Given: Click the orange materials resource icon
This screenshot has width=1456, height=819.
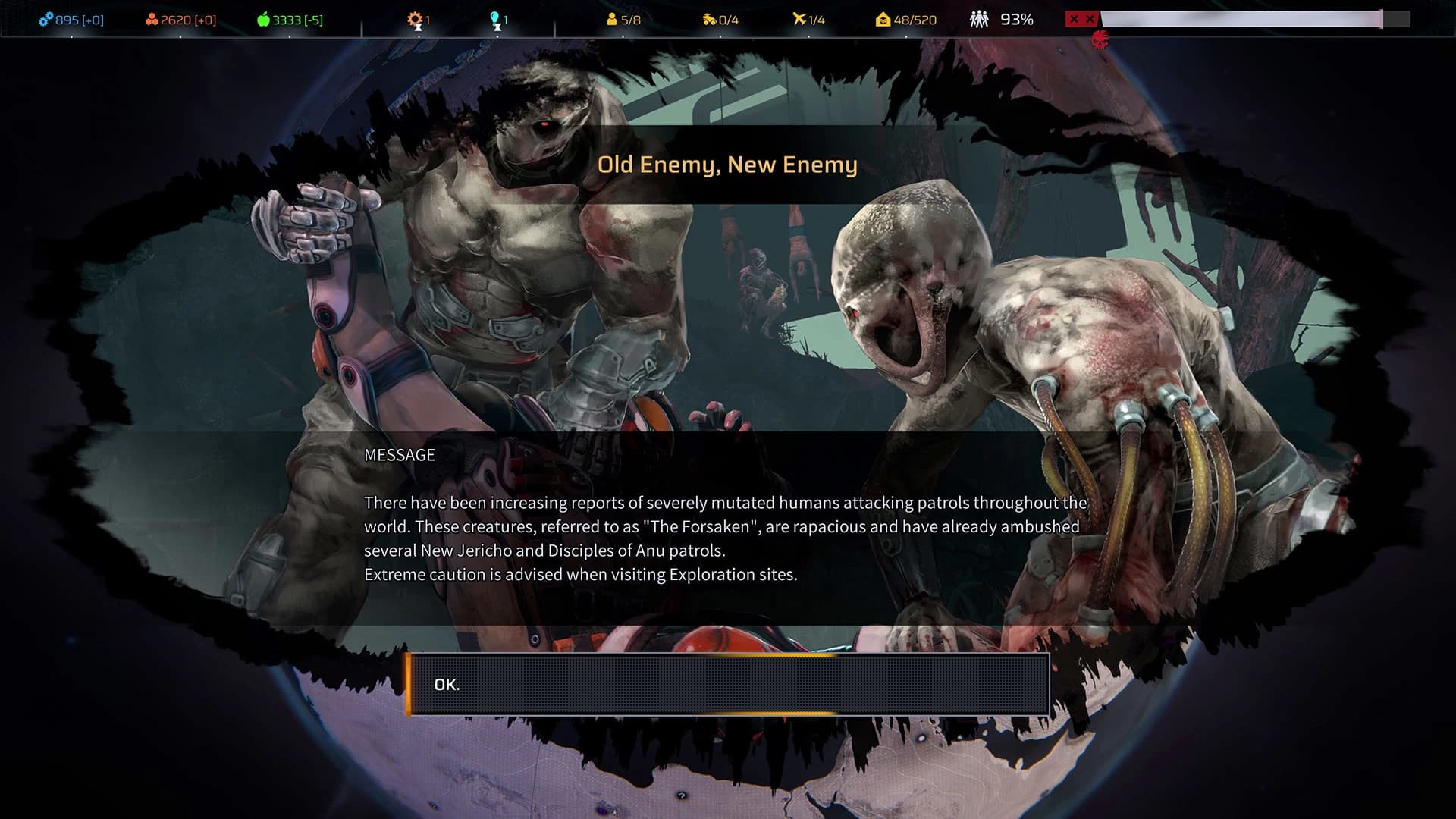Looking at the screenshot, I should click(152, 19).
